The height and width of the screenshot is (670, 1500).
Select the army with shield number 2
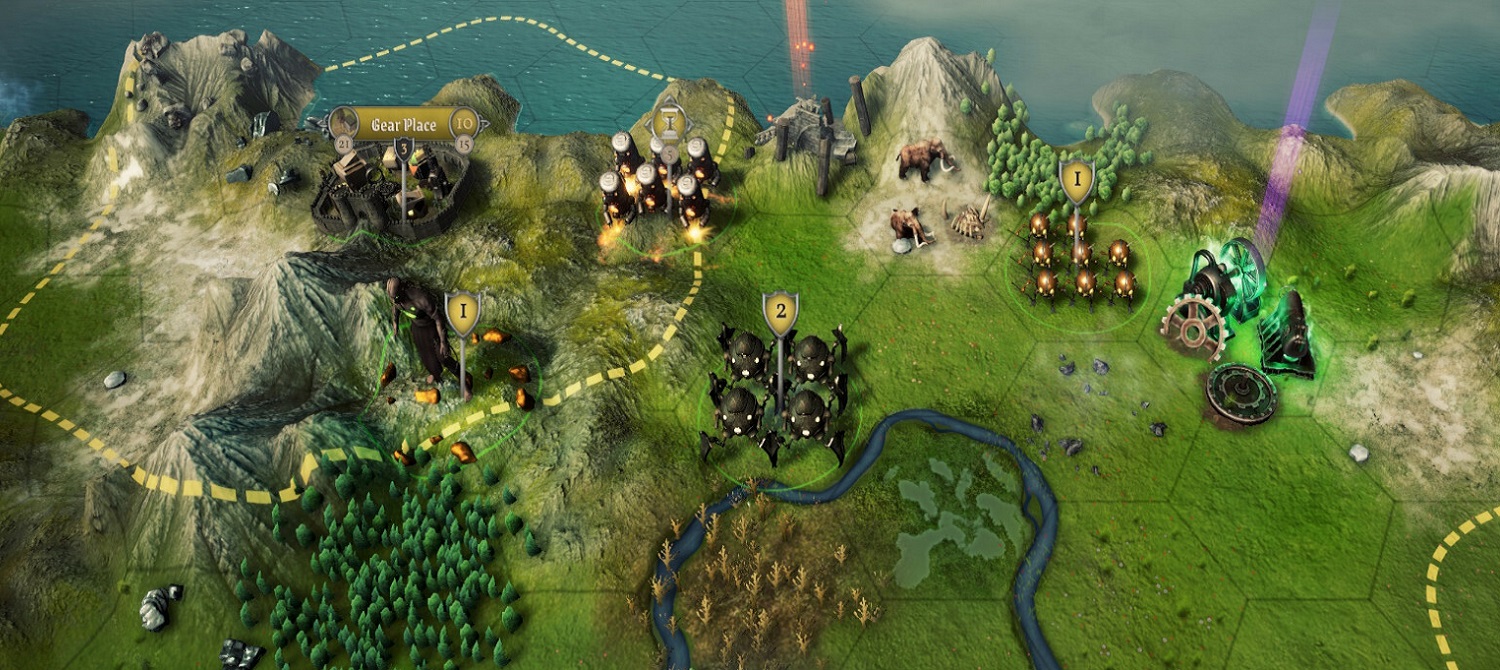point(780,314)
